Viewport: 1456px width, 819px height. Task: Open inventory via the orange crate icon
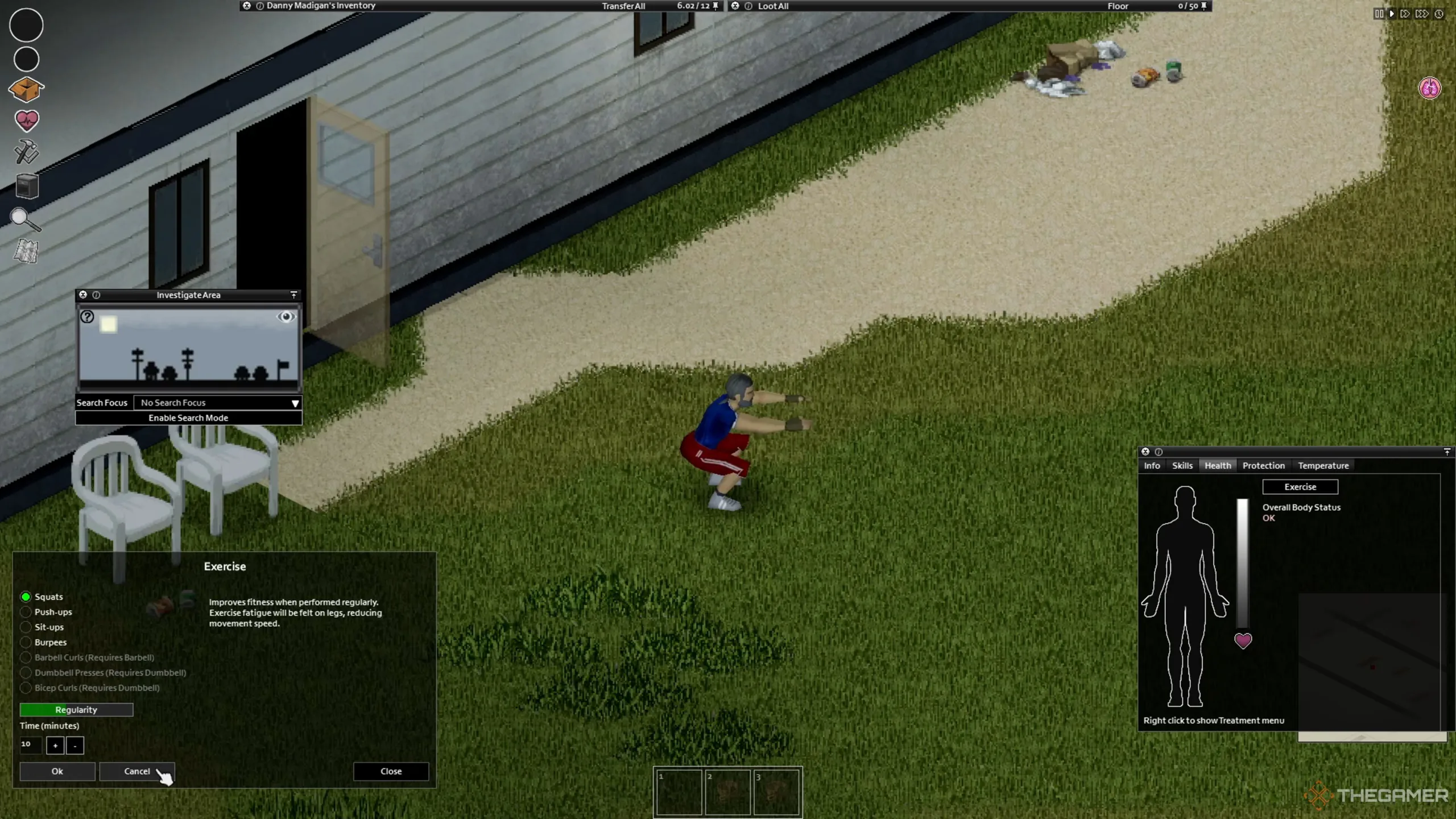[26, 89]
